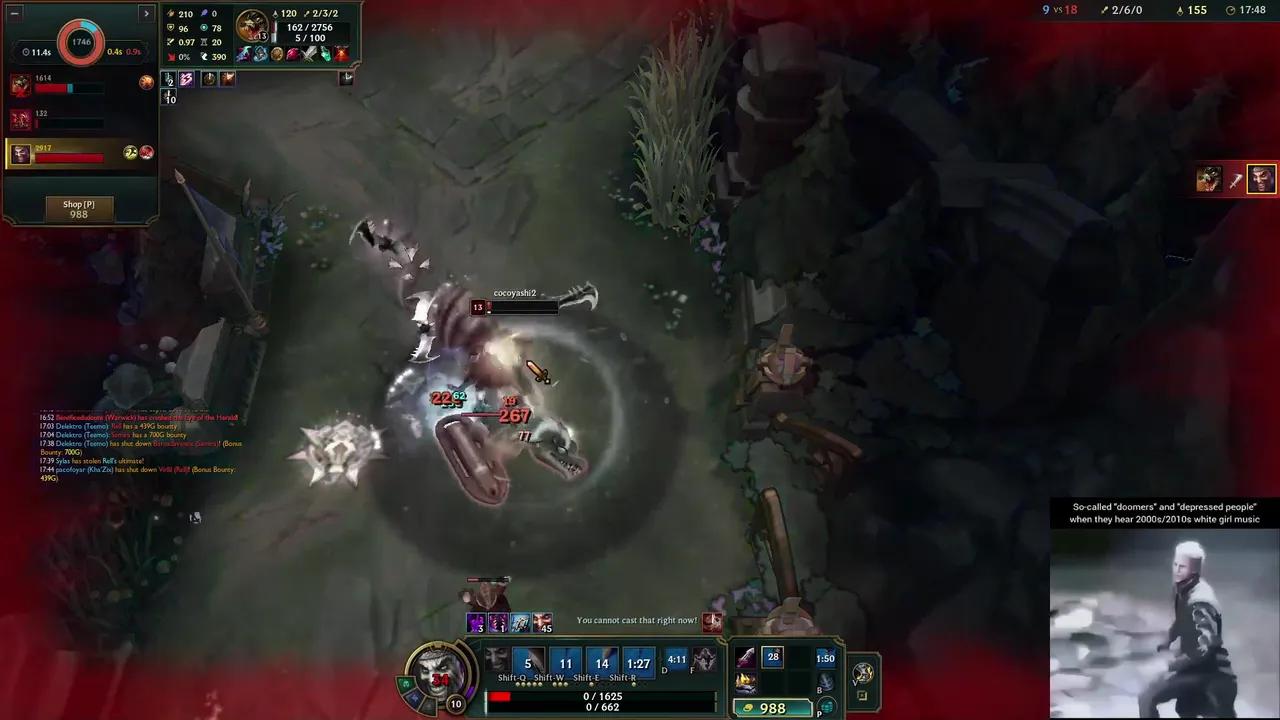
Task: Select the R ultimate with 1:27 cooldown
Action: [638, 663]
